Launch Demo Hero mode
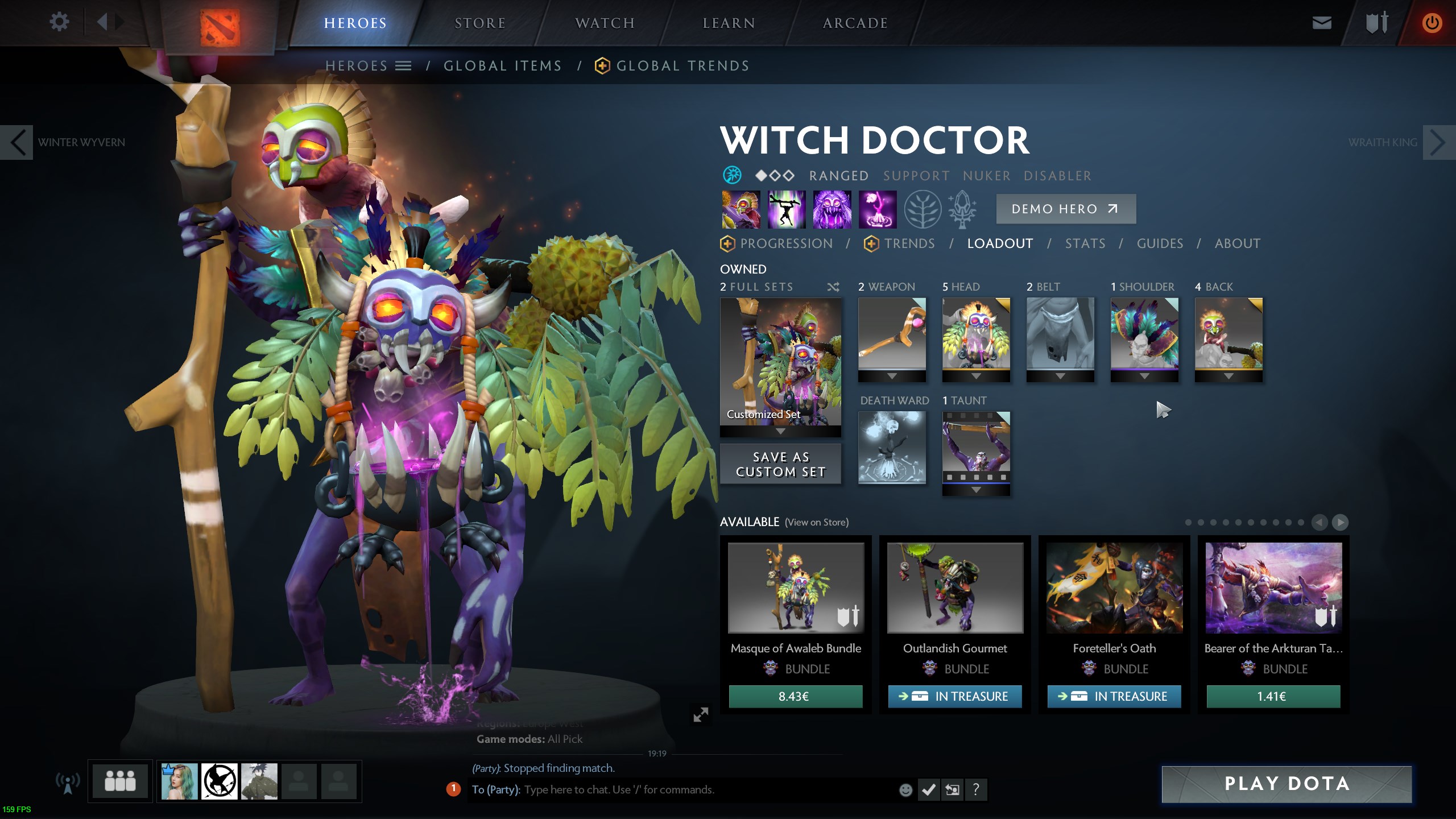This screenshot has height=819, width=1456. click(1065, 209)
